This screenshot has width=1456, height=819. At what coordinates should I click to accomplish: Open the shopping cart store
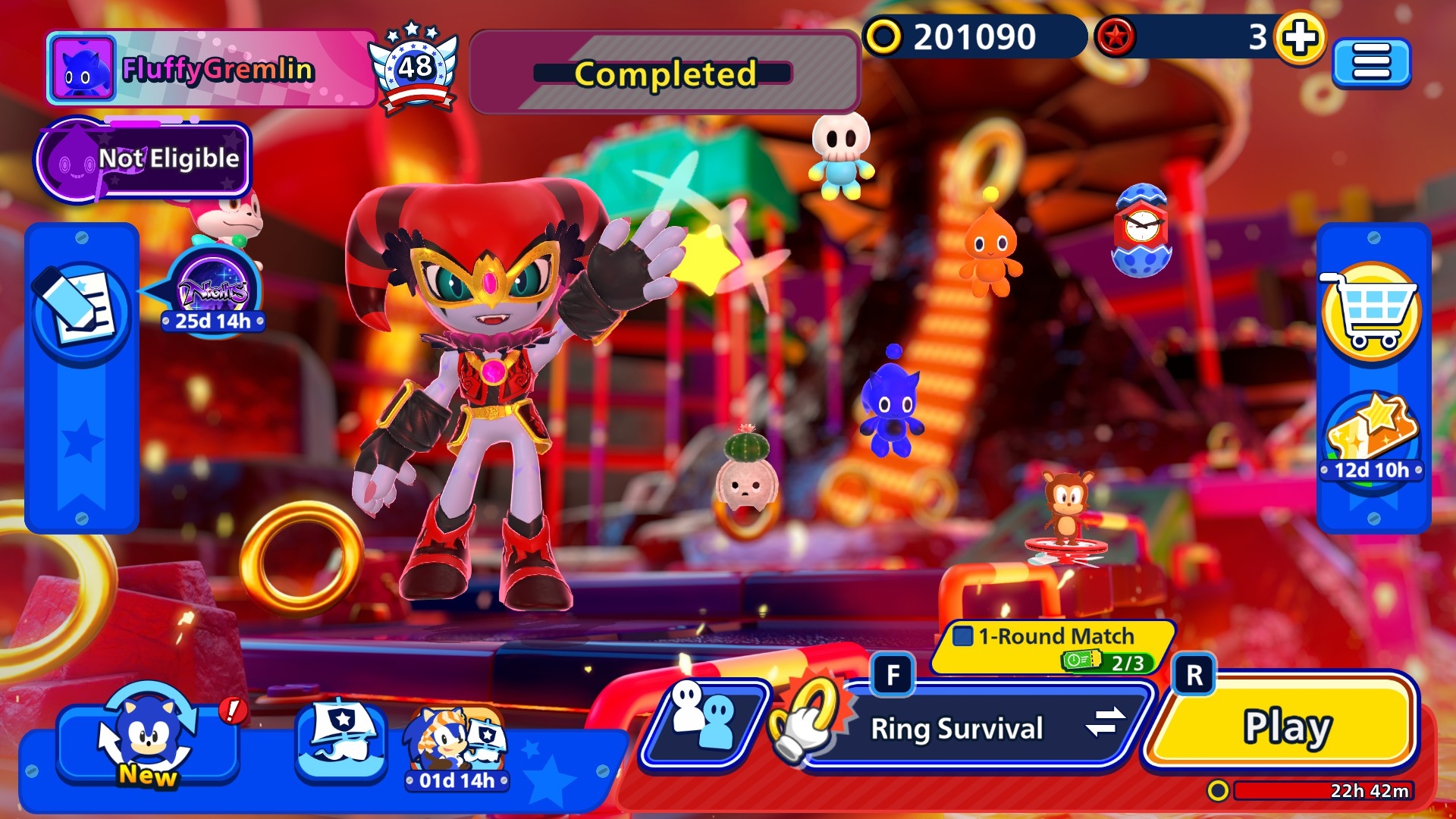tap(1371, 312)
